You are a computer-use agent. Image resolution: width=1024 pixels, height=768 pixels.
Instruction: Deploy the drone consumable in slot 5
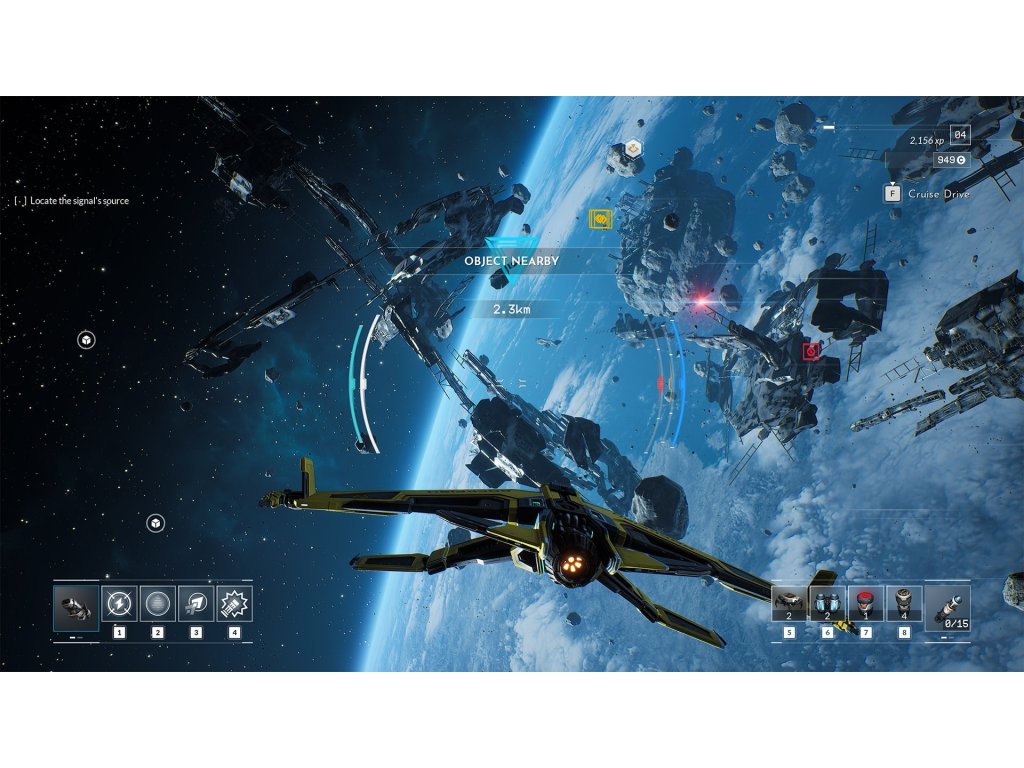pyautogui.click(x=789, y=603)
